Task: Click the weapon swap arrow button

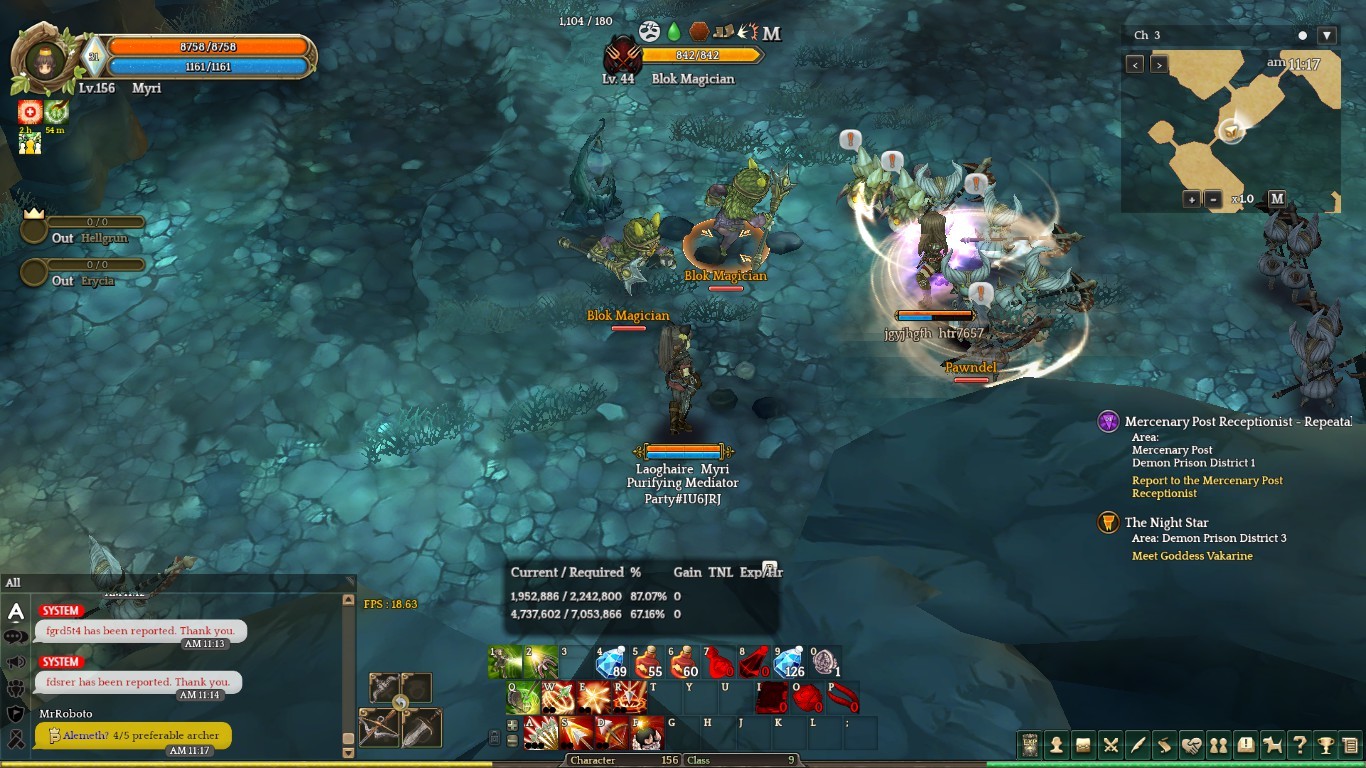Action: (x=401, y=702)
